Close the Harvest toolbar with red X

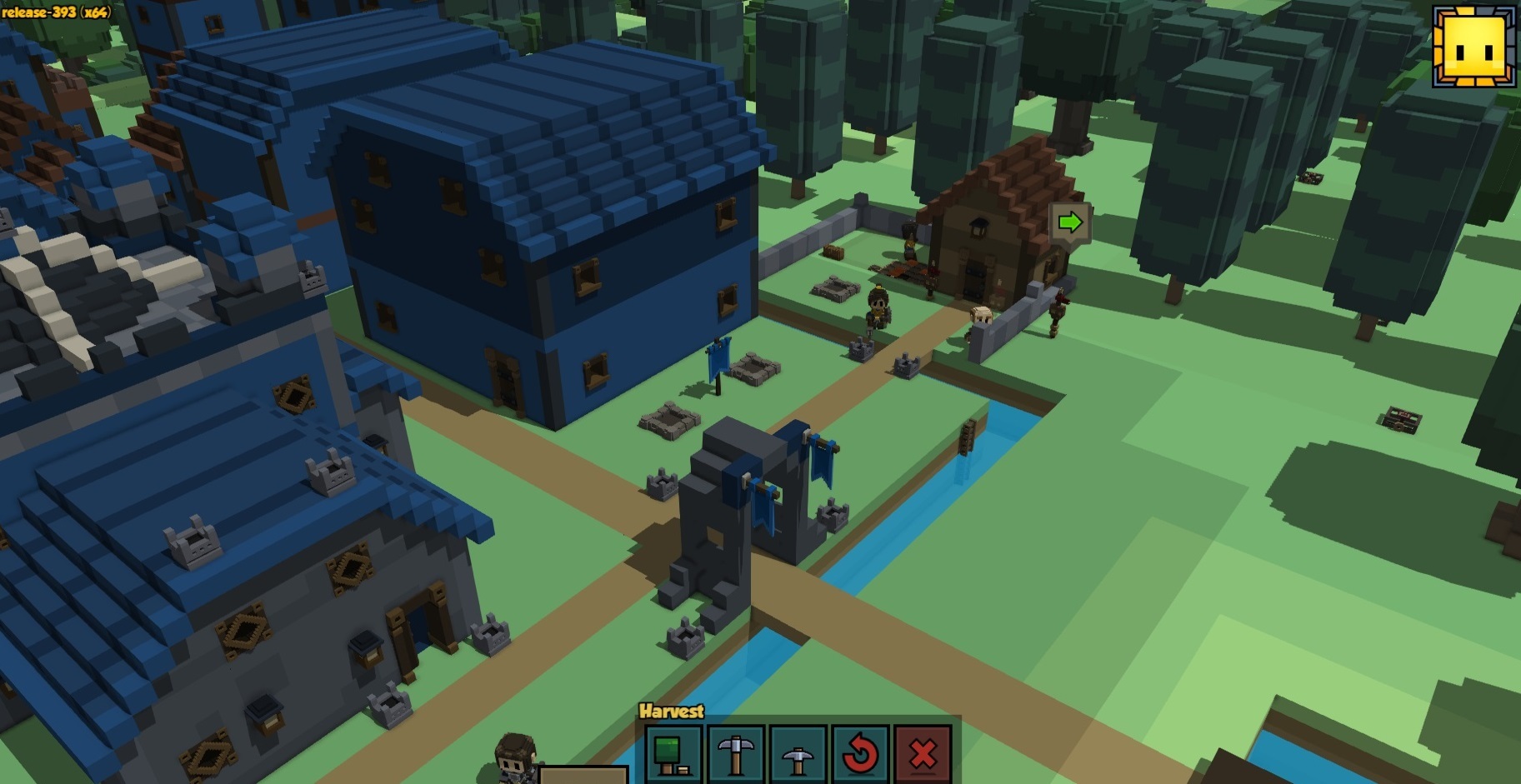(922, 753)
